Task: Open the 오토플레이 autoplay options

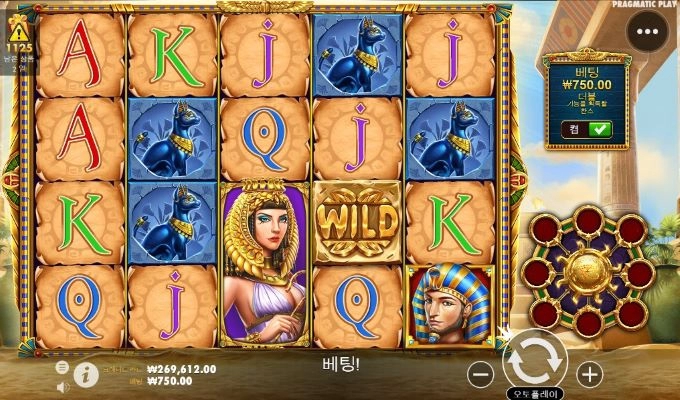Action: click(535, 393)
